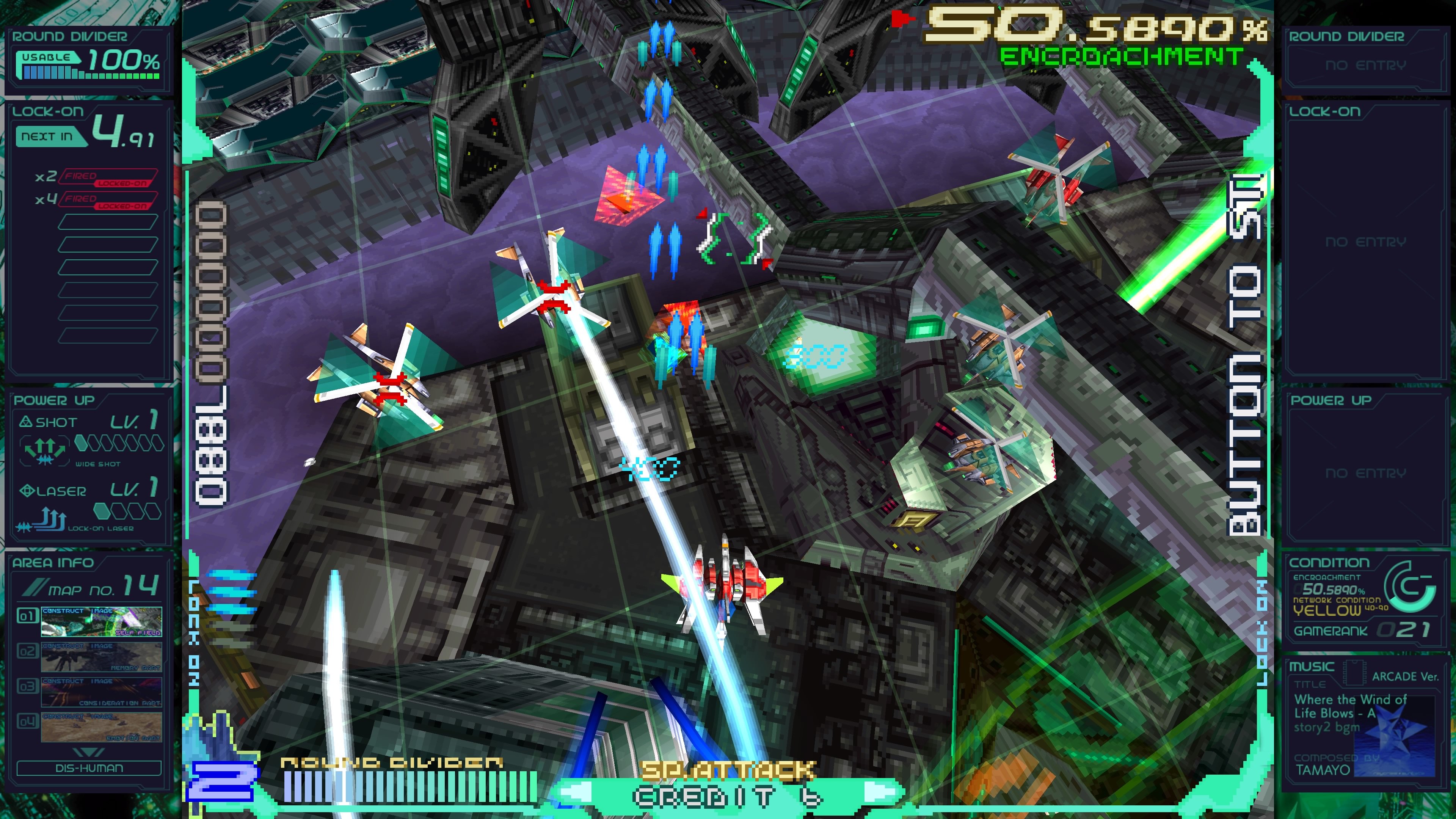
Task: Click the diamond Laser icon in Power Up
Action: (27, 491)
